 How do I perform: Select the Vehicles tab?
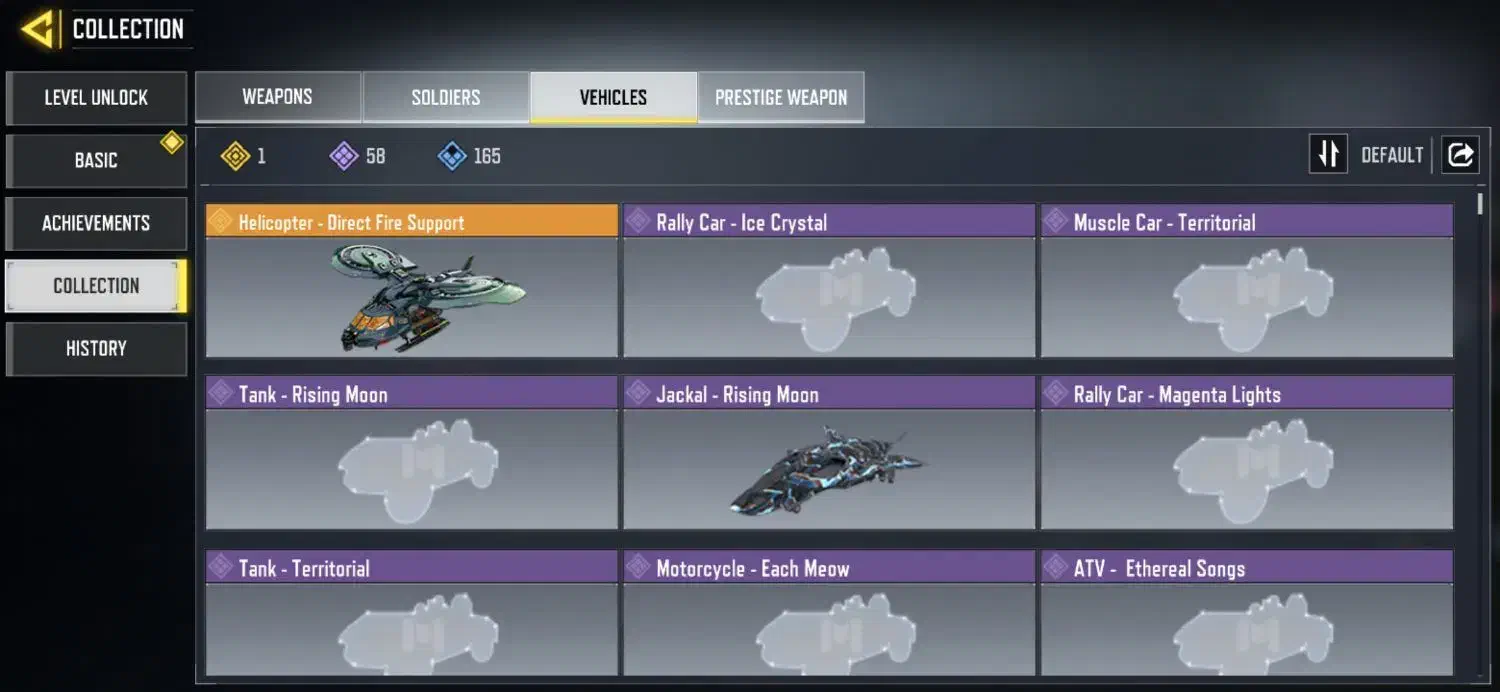point(613,97)
